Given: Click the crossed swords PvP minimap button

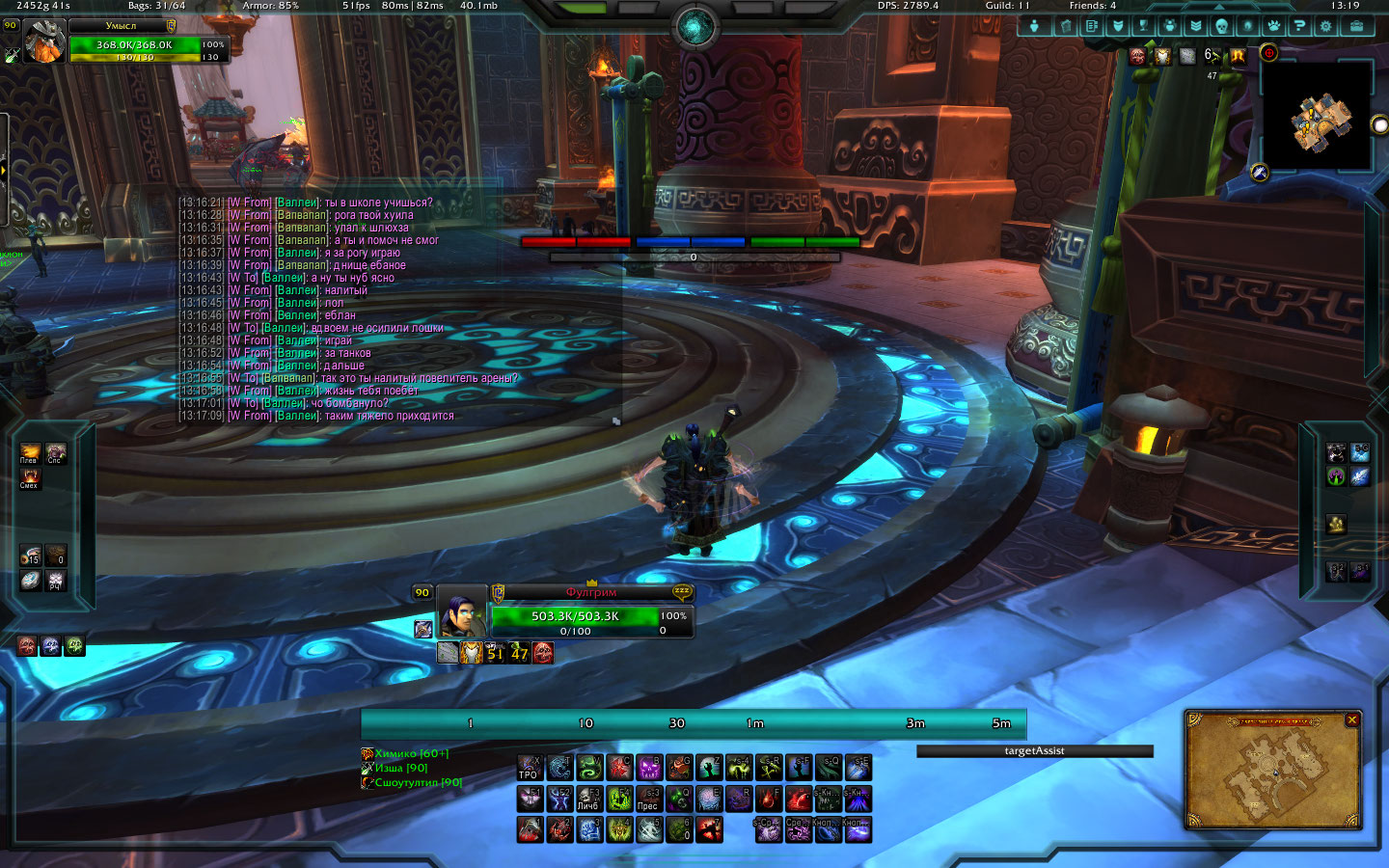Looking at the screenshot, I should point(1260,173).
